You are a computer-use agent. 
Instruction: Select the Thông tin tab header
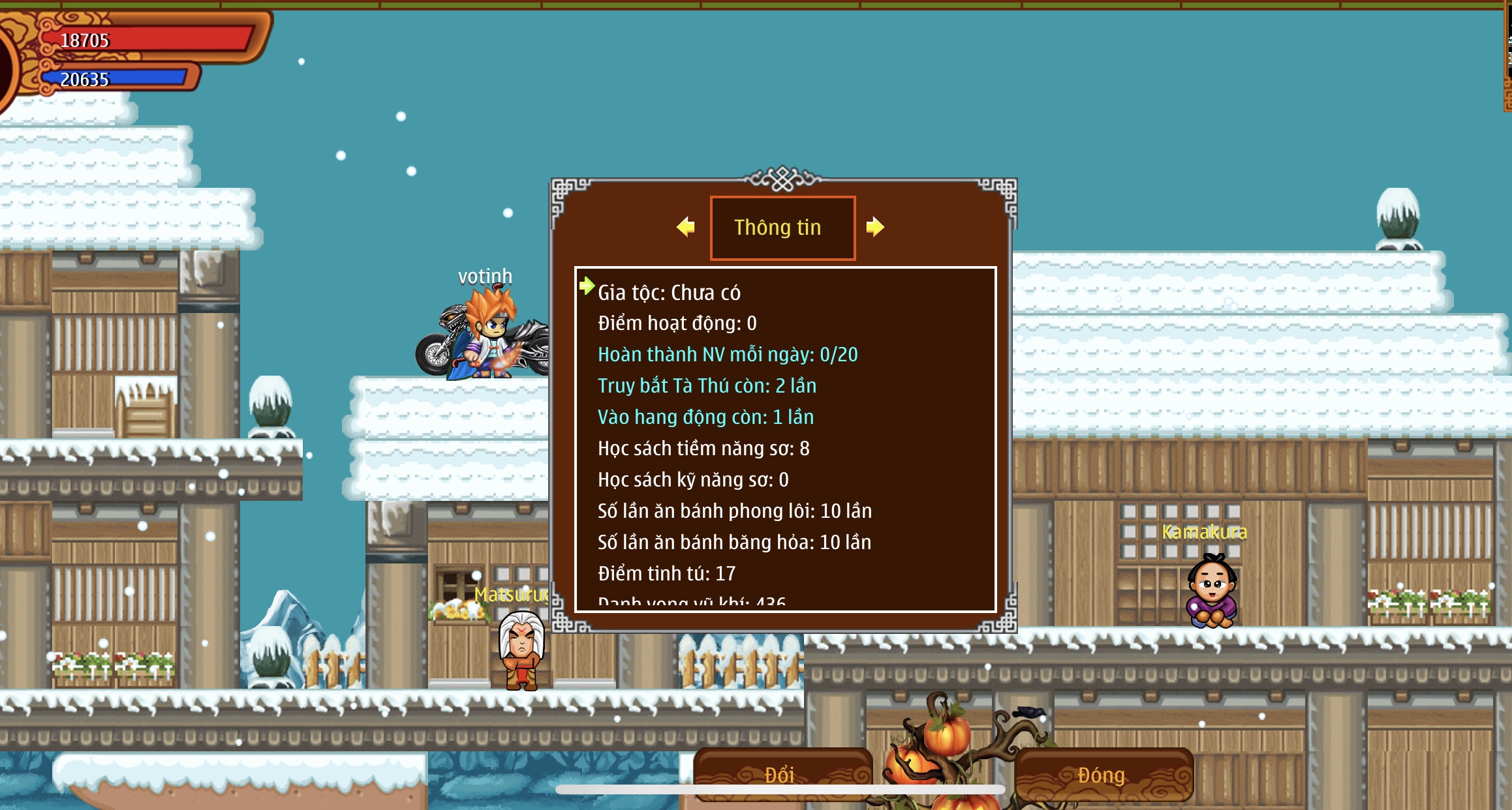click(782, 228)
